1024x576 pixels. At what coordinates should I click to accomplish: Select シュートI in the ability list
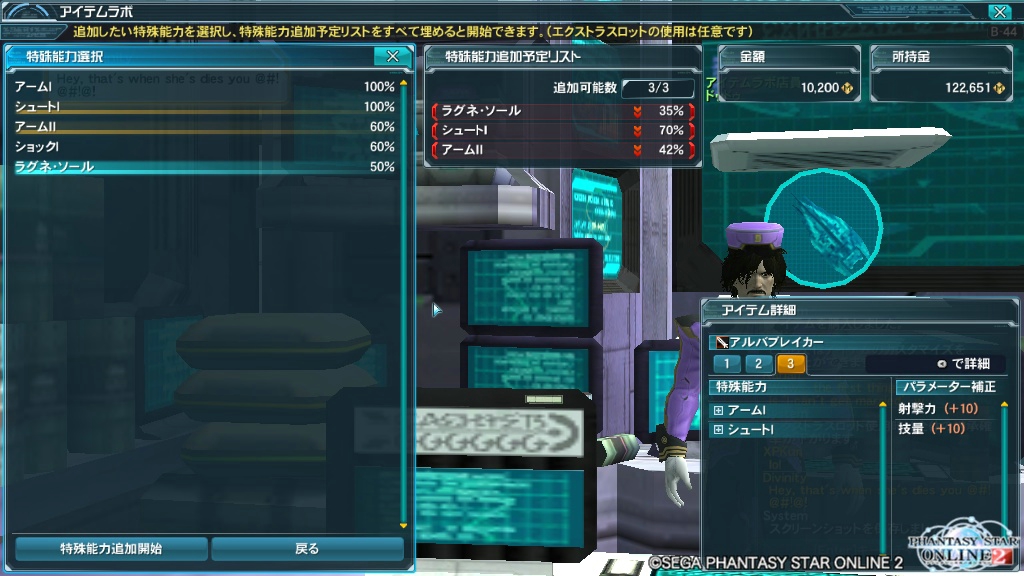[204, 107]
